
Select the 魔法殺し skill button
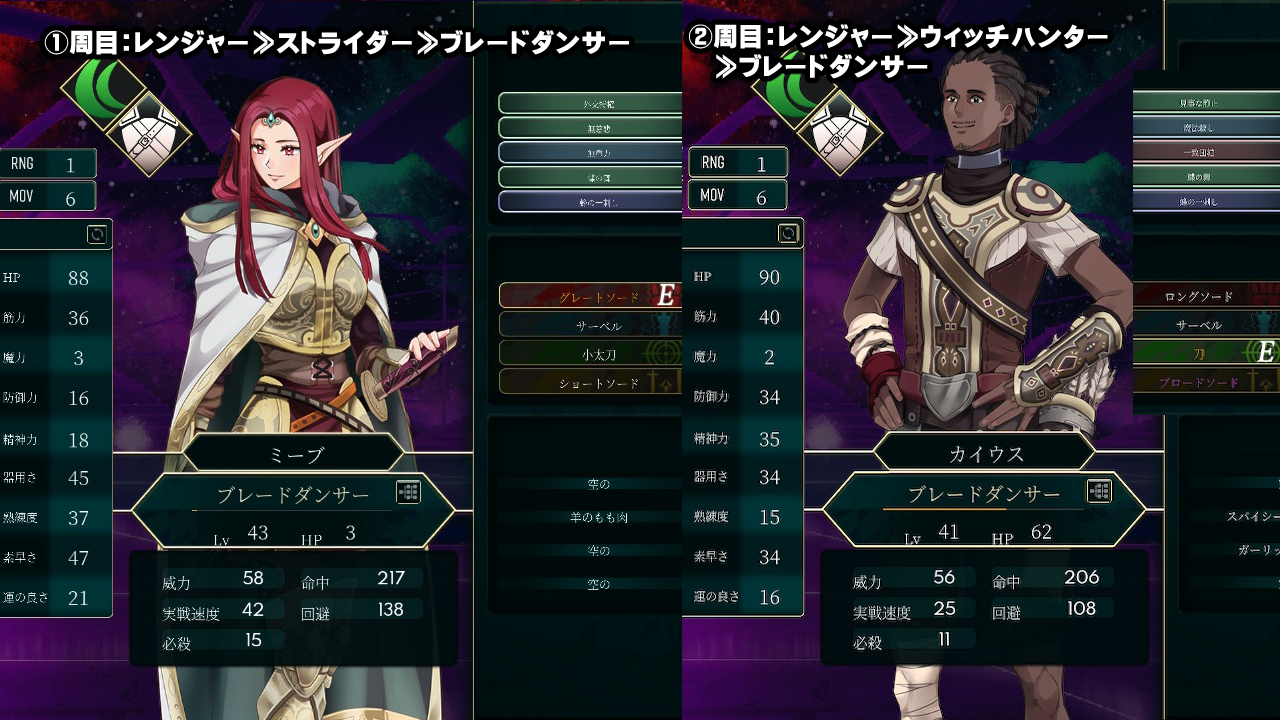click(1199, 128)
